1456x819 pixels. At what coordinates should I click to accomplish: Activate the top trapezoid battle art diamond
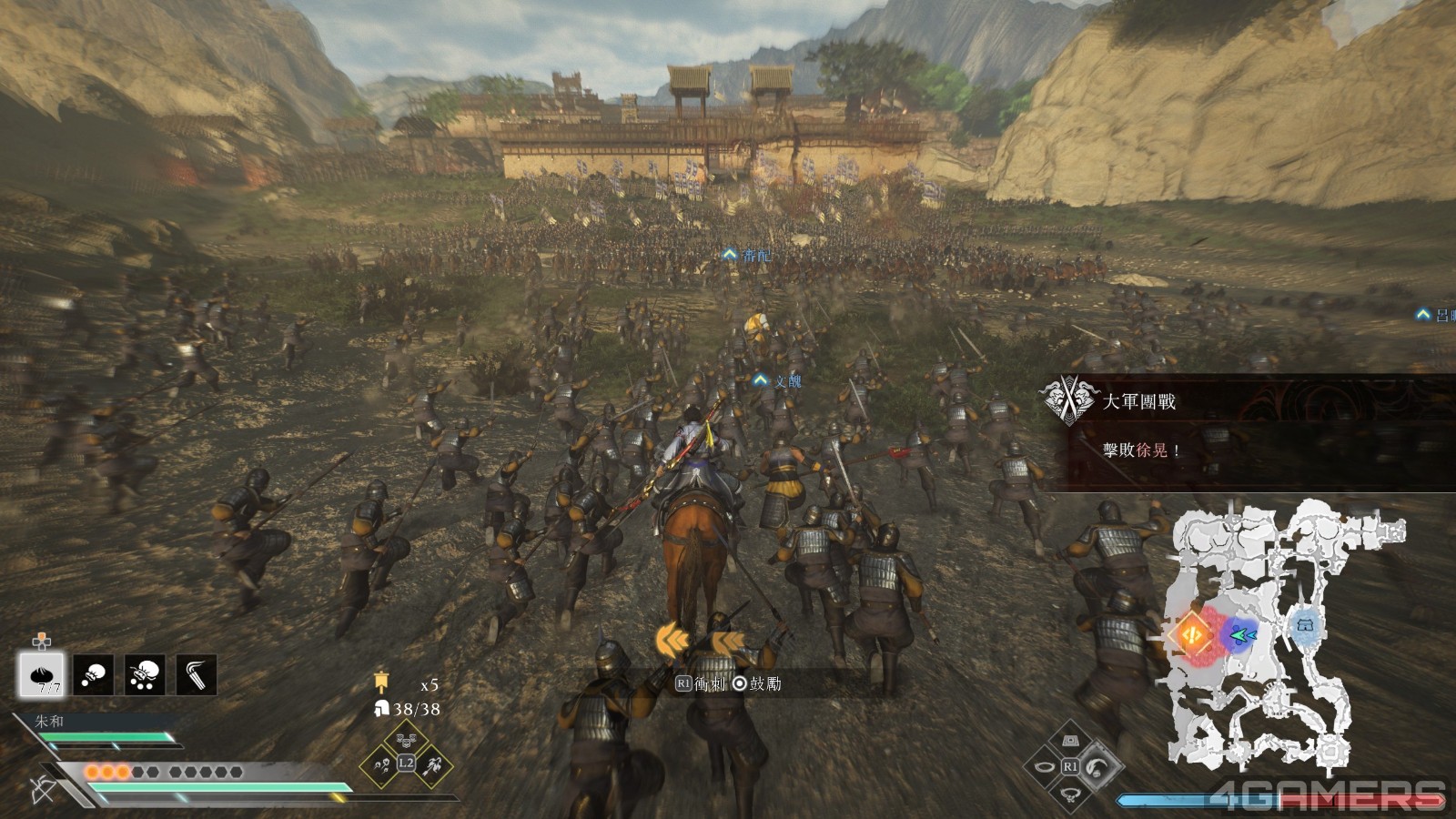point(1071,741)
